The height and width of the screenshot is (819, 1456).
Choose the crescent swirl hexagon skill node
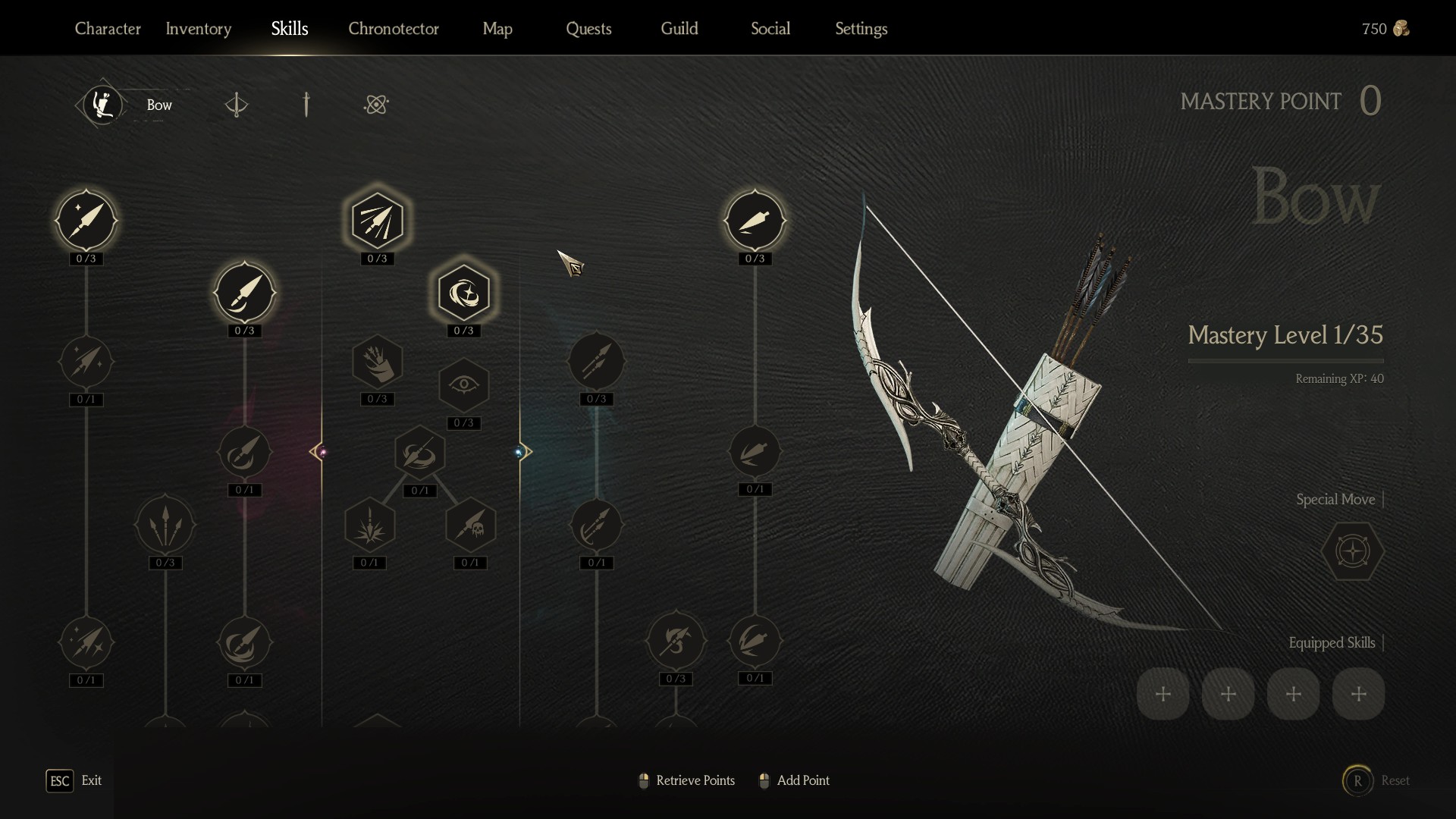click(463, 293)
